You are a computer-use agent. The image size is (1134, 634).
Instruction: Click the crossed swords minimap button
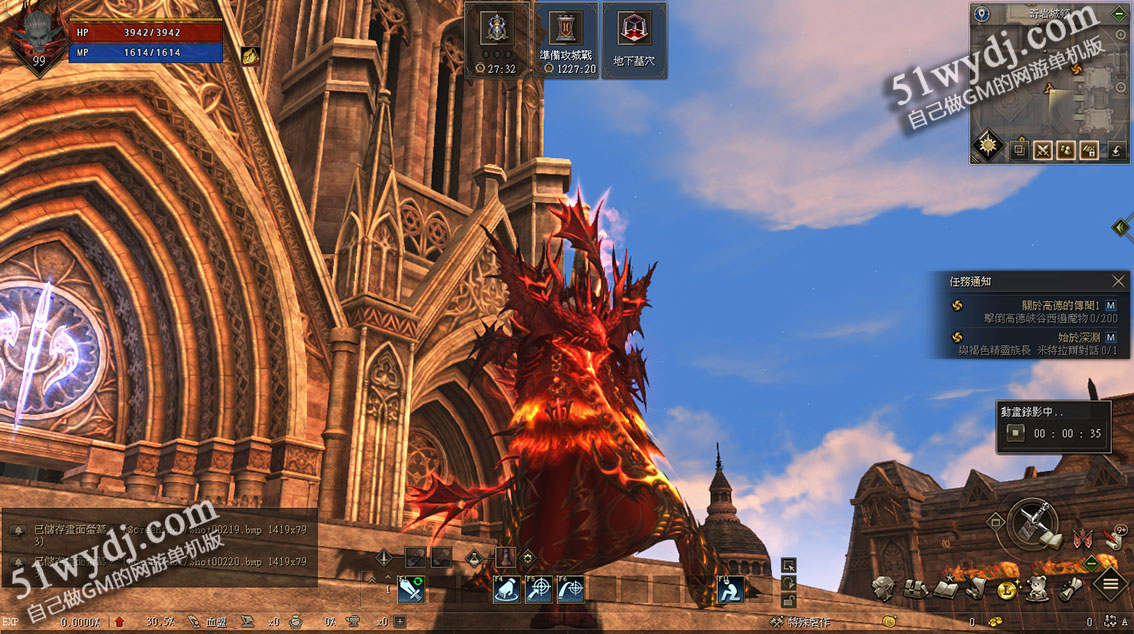click(1043, 151)
